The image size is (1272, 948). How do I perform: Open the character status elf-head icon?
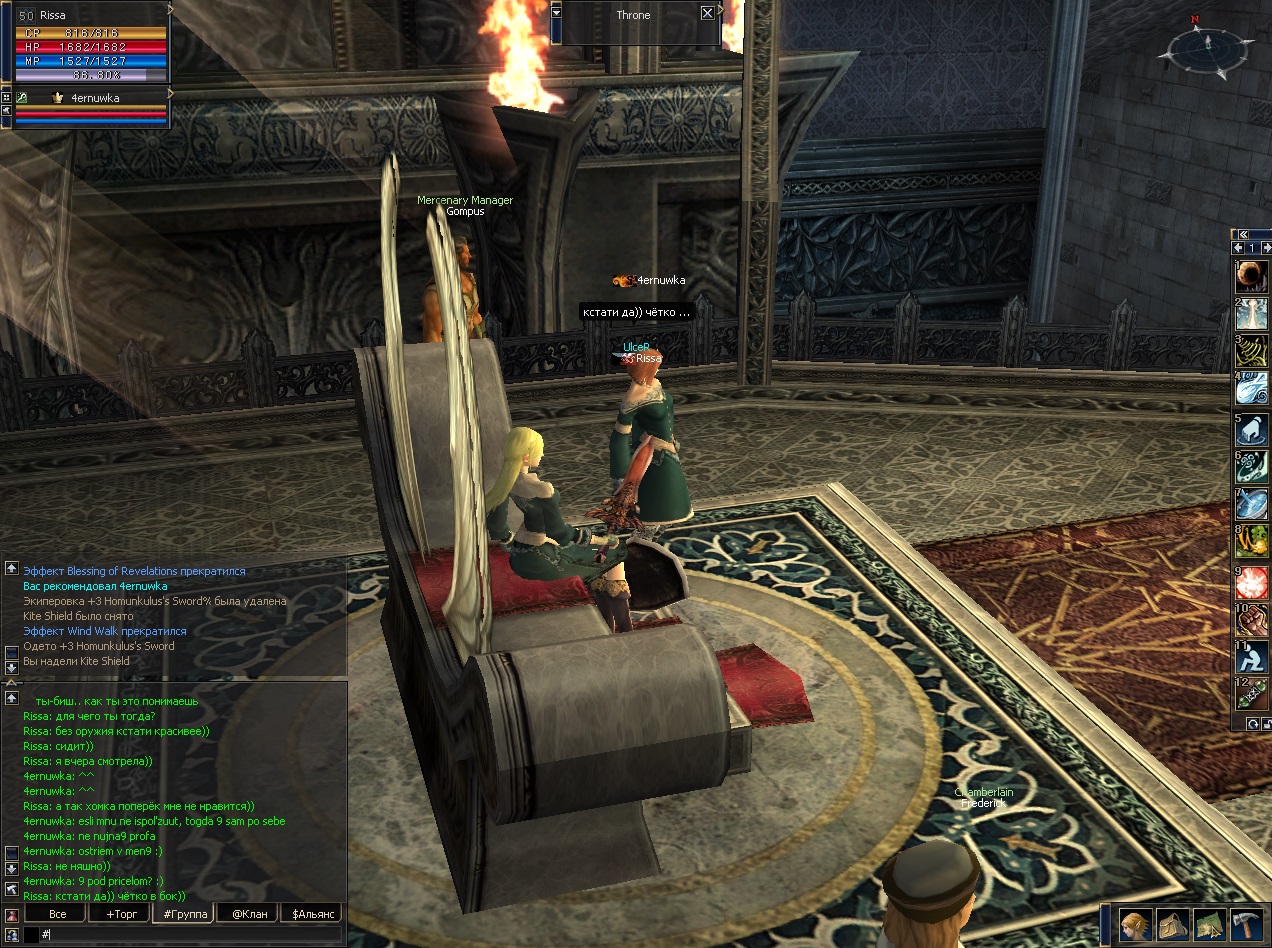coord(1133,923)
